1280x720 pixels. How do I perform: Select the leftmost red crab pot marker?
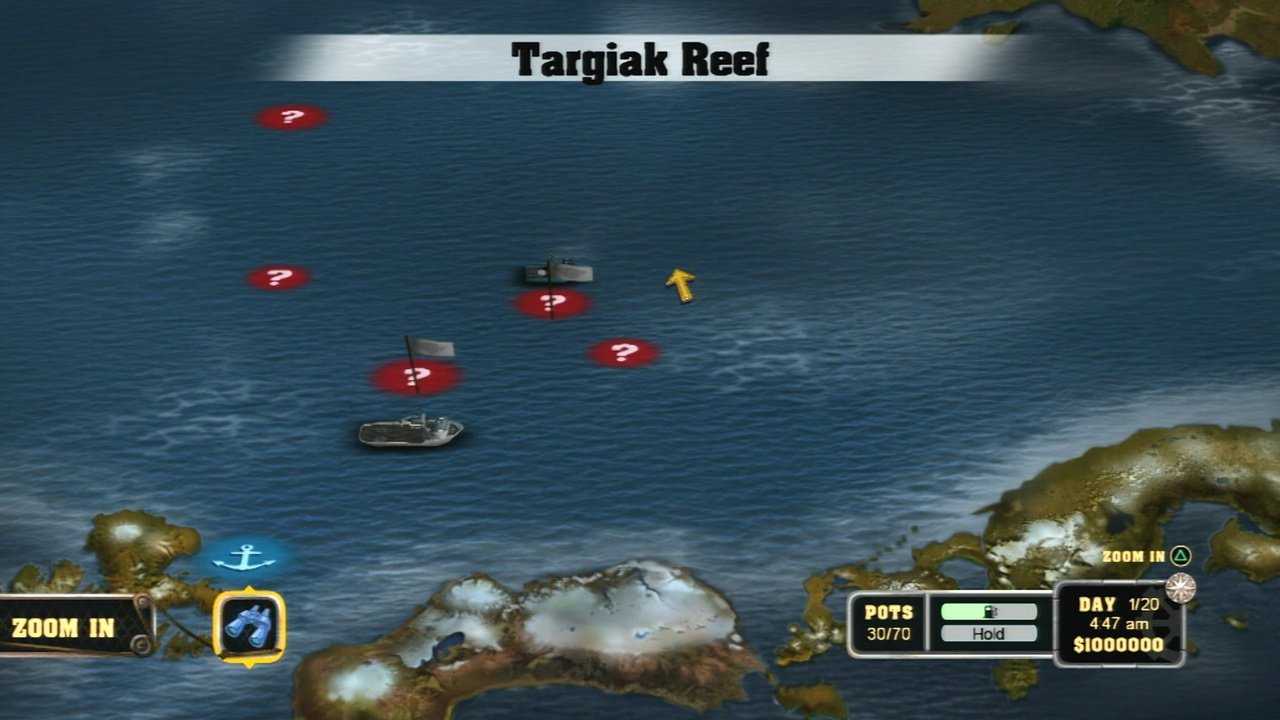click(278, 276)
